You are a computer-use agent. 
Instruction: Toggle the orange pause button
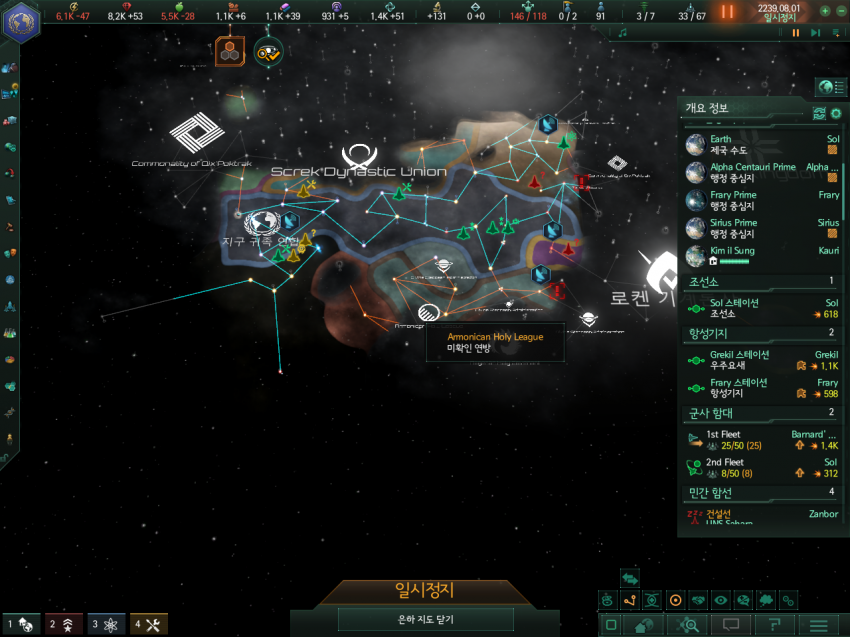727,12
